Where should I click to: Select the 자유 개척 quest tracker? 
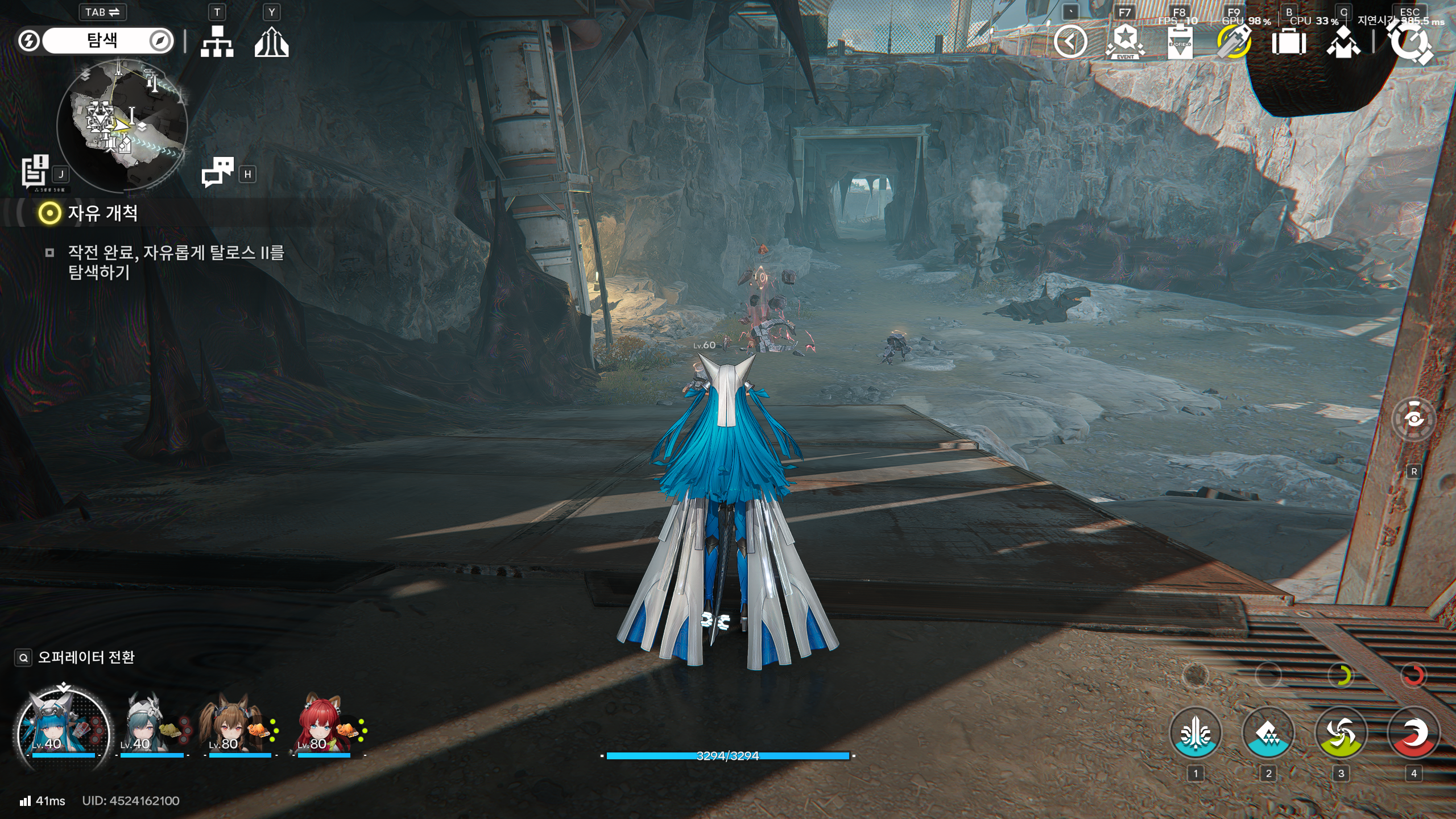pos(102,213)
